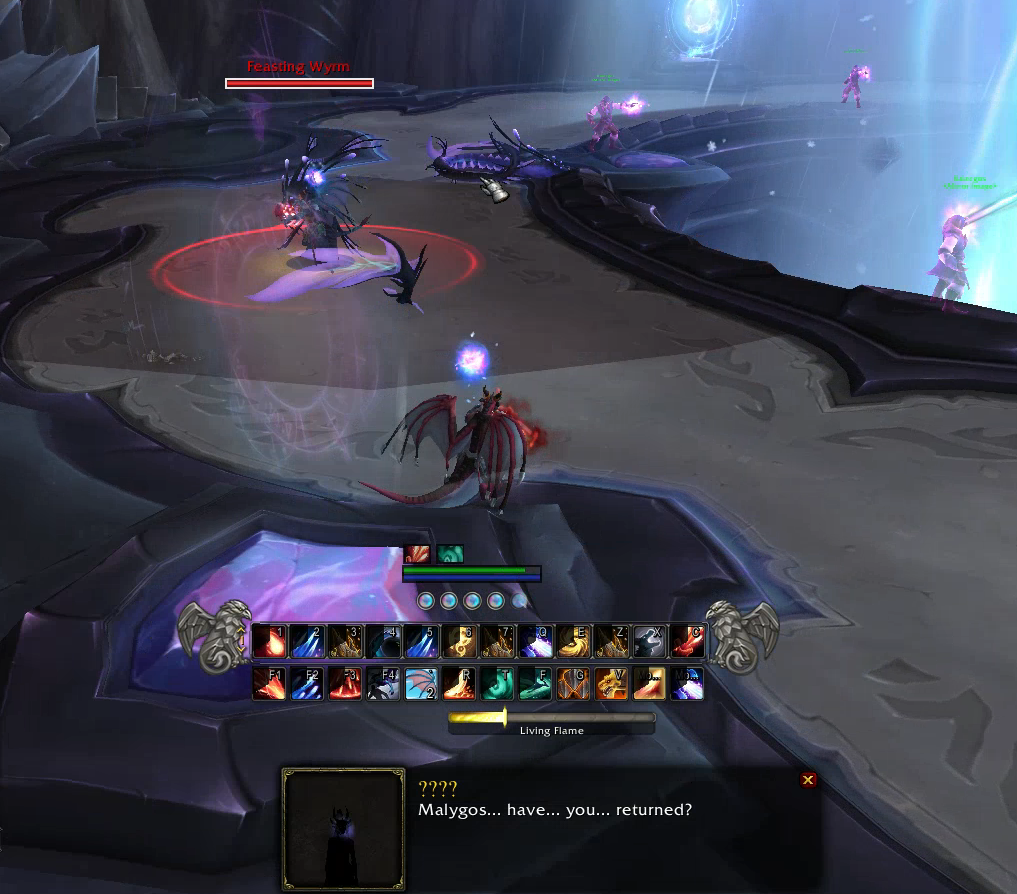1017x894 pixels.
Task: Activate the grey beast ability on X
Action: [649, 641]
